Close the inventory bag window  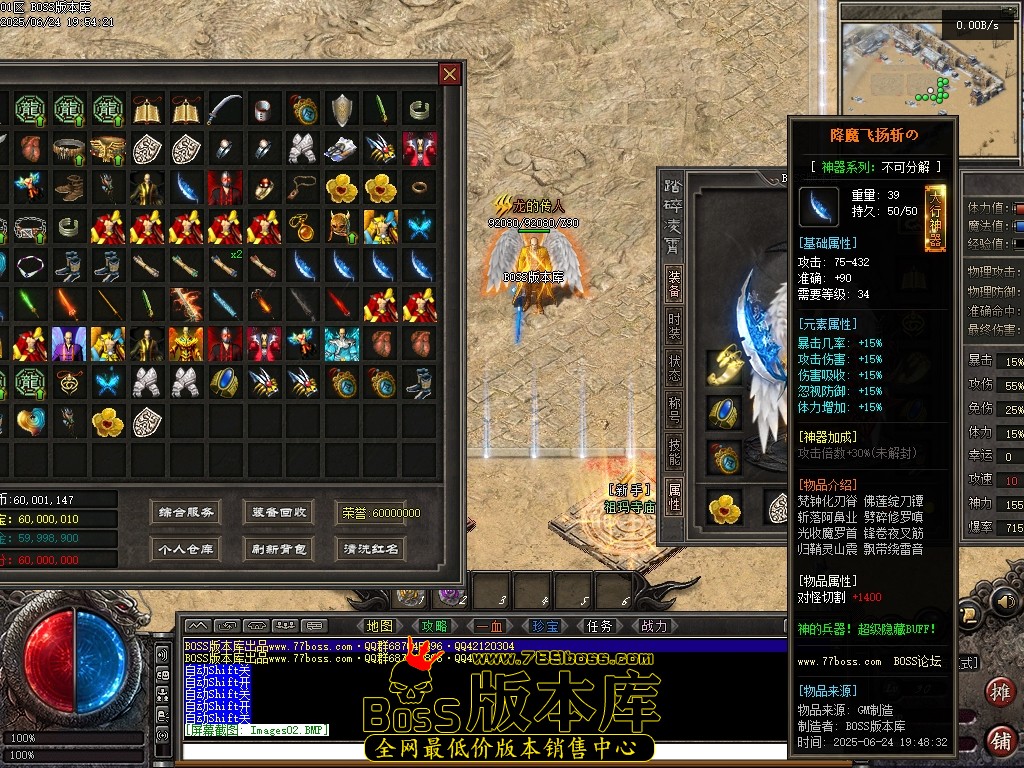point(450,74)
